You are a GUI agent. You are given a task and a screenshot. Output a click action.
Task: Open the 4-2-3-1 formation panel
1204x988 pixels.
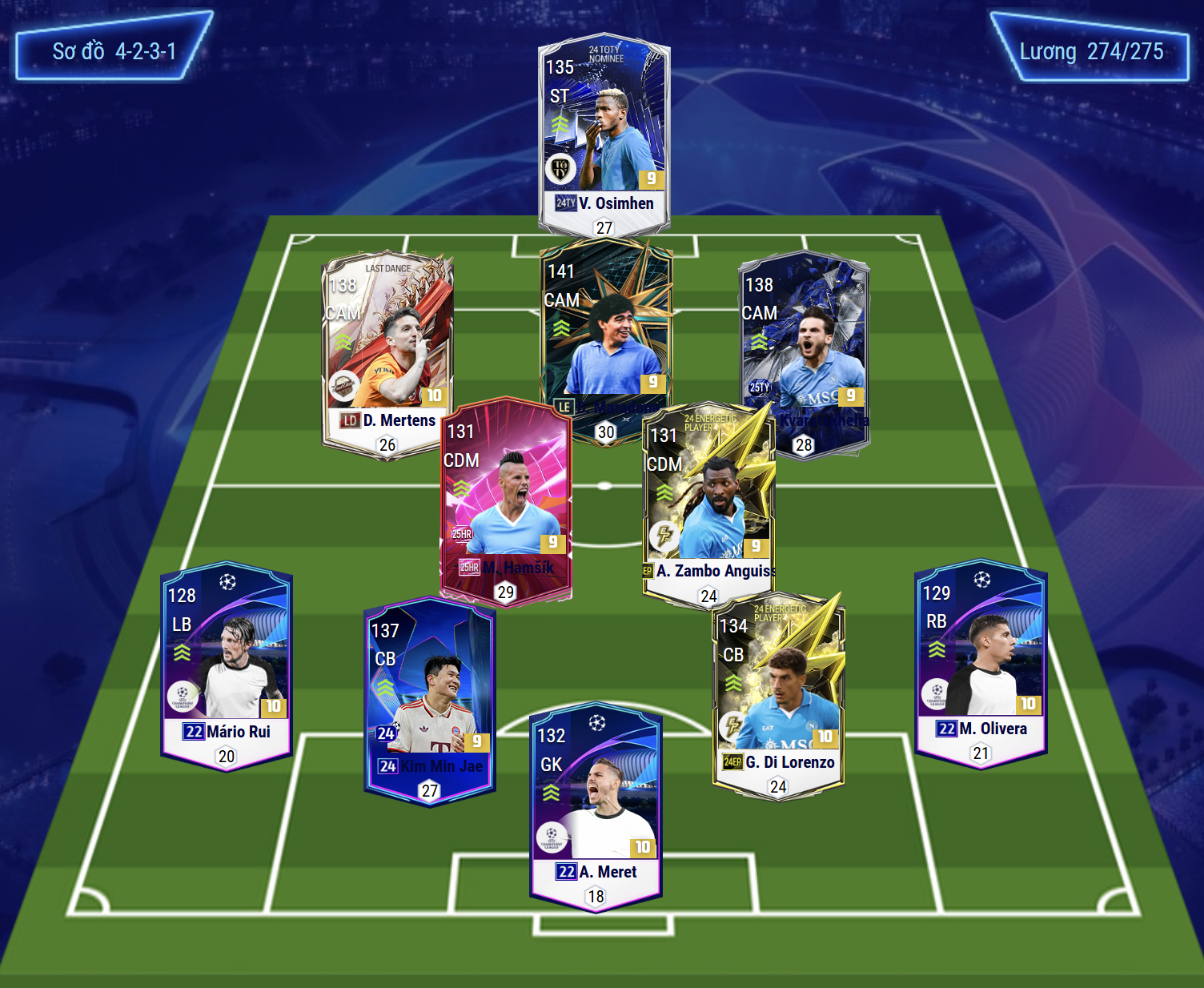(114, 51)
